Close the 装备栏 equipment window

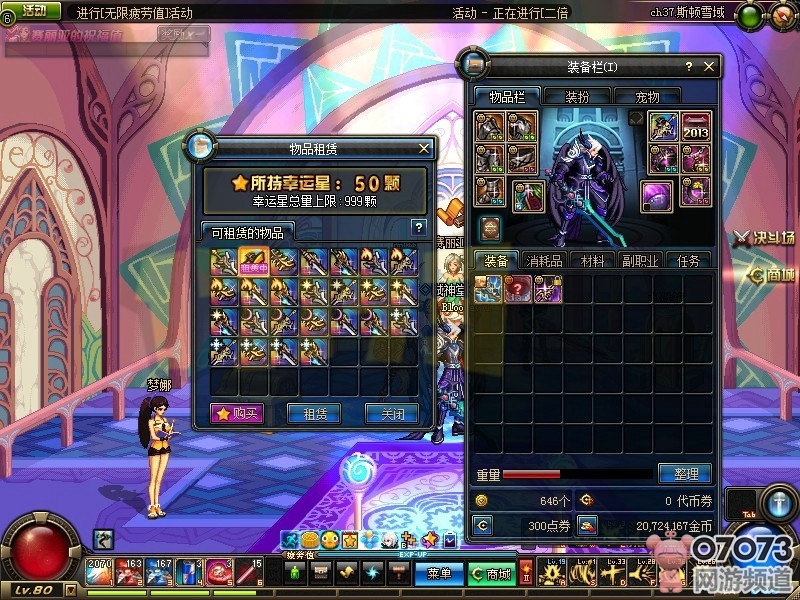710,67
